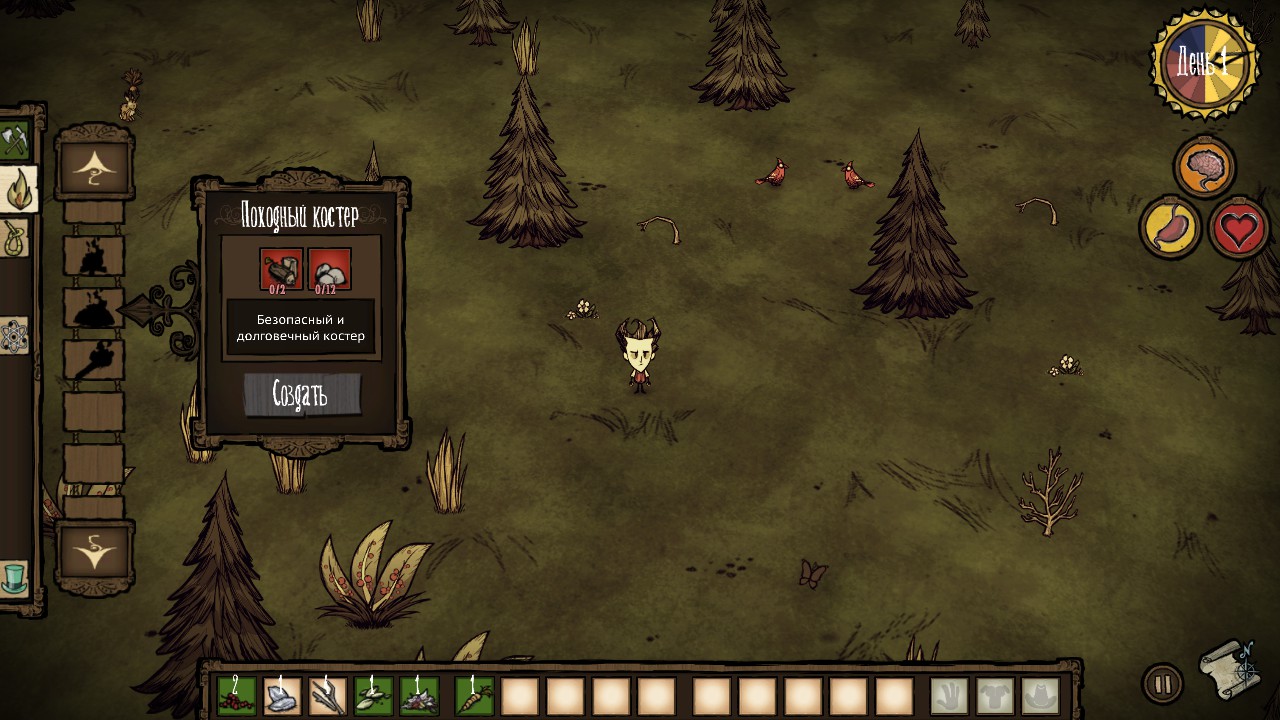The height and width of the screenshot is (720, 1280).
Task: Click the logs ingredient icon
Action: click(x=281, y=269)
